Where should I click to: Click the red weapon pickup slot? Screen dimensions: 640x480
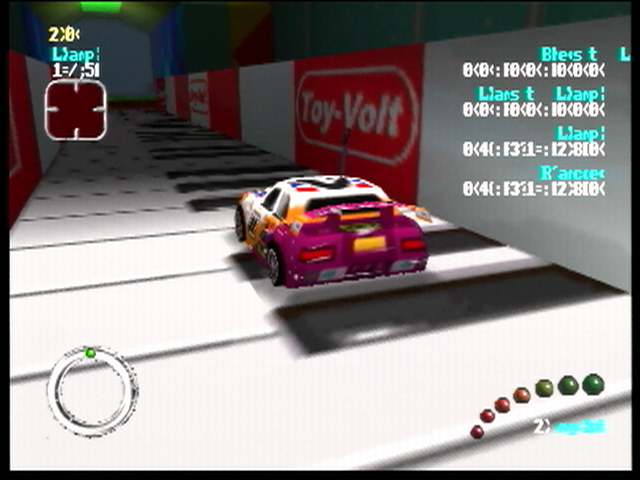click(x=75, y=109)
